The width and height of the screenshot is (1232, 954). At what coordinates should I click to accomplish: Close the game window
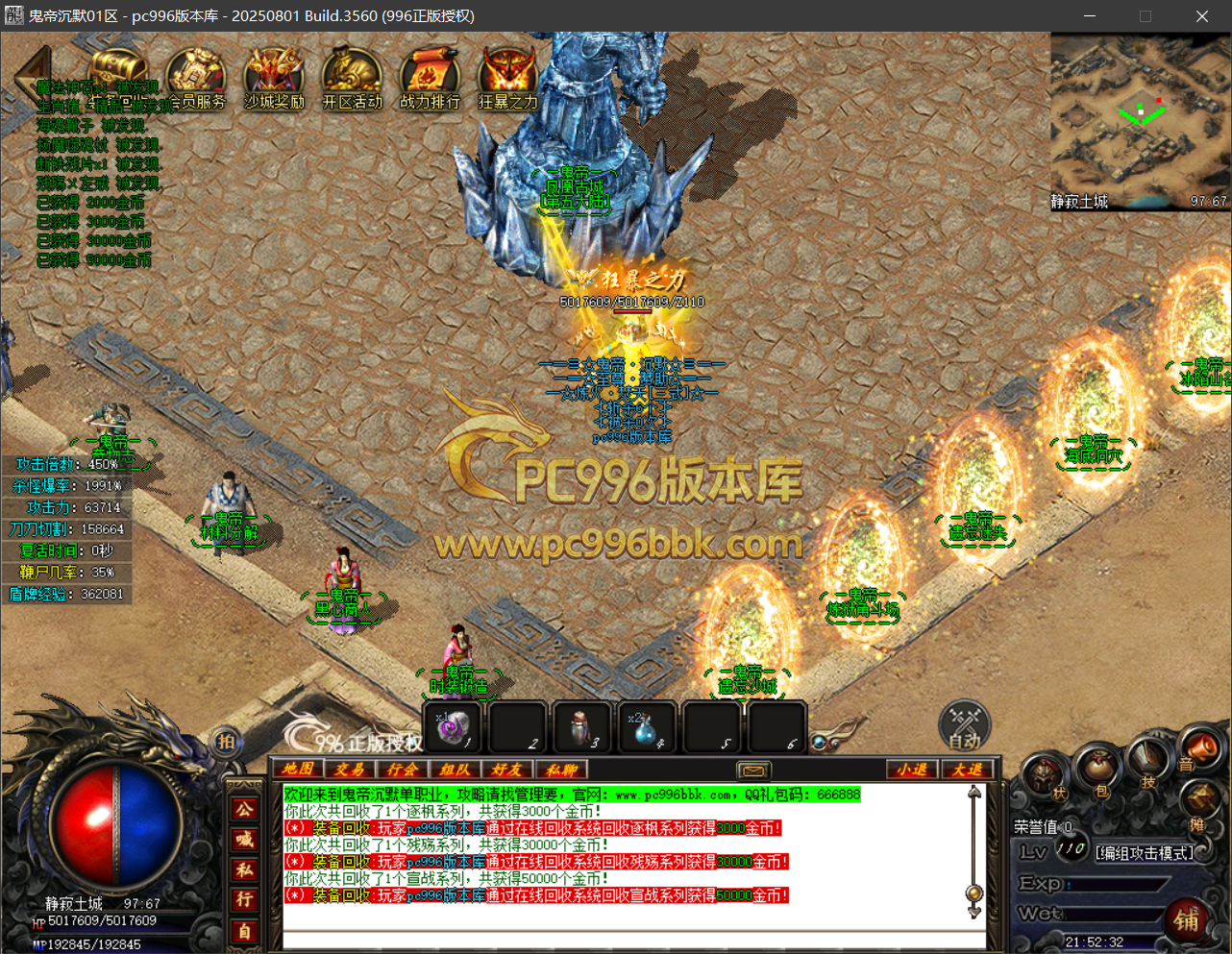click(1201, 16)
